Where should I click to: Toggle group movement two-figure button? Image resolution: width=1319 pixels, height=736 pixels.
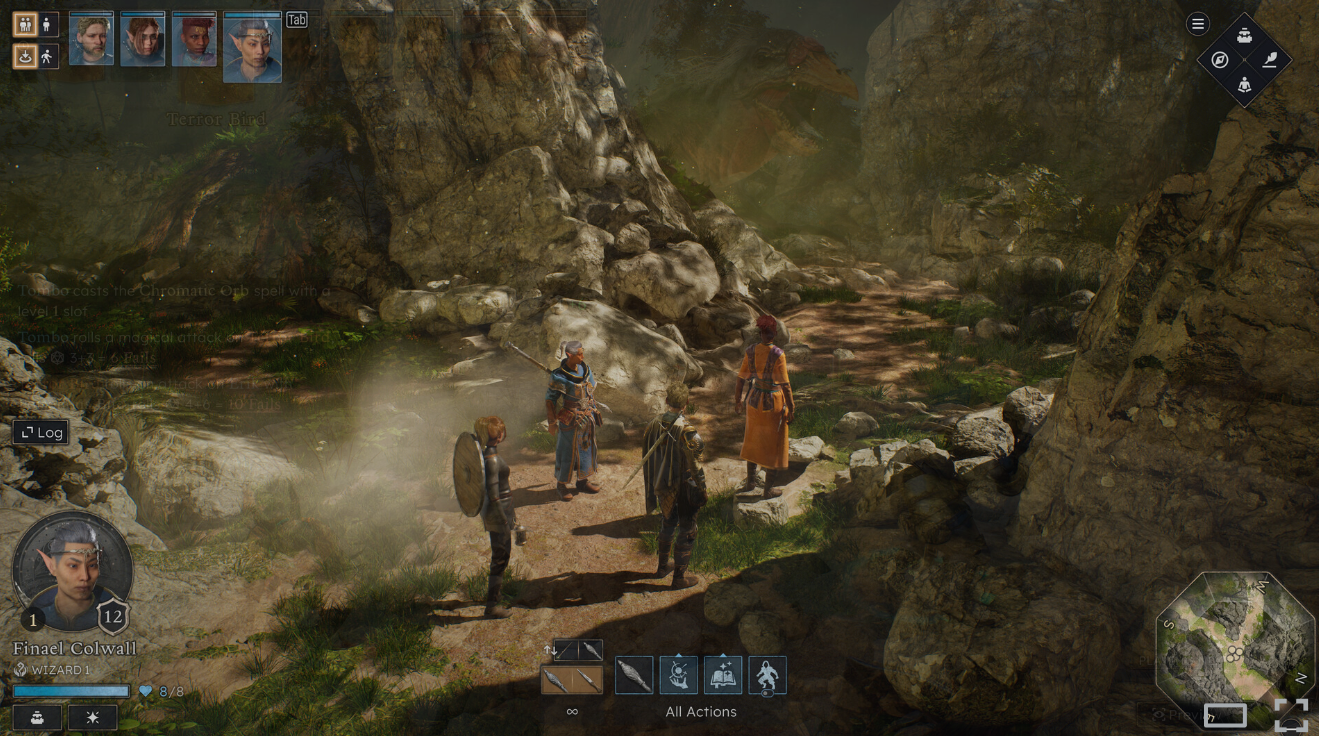pyautogui.click(x=25, y=25)
